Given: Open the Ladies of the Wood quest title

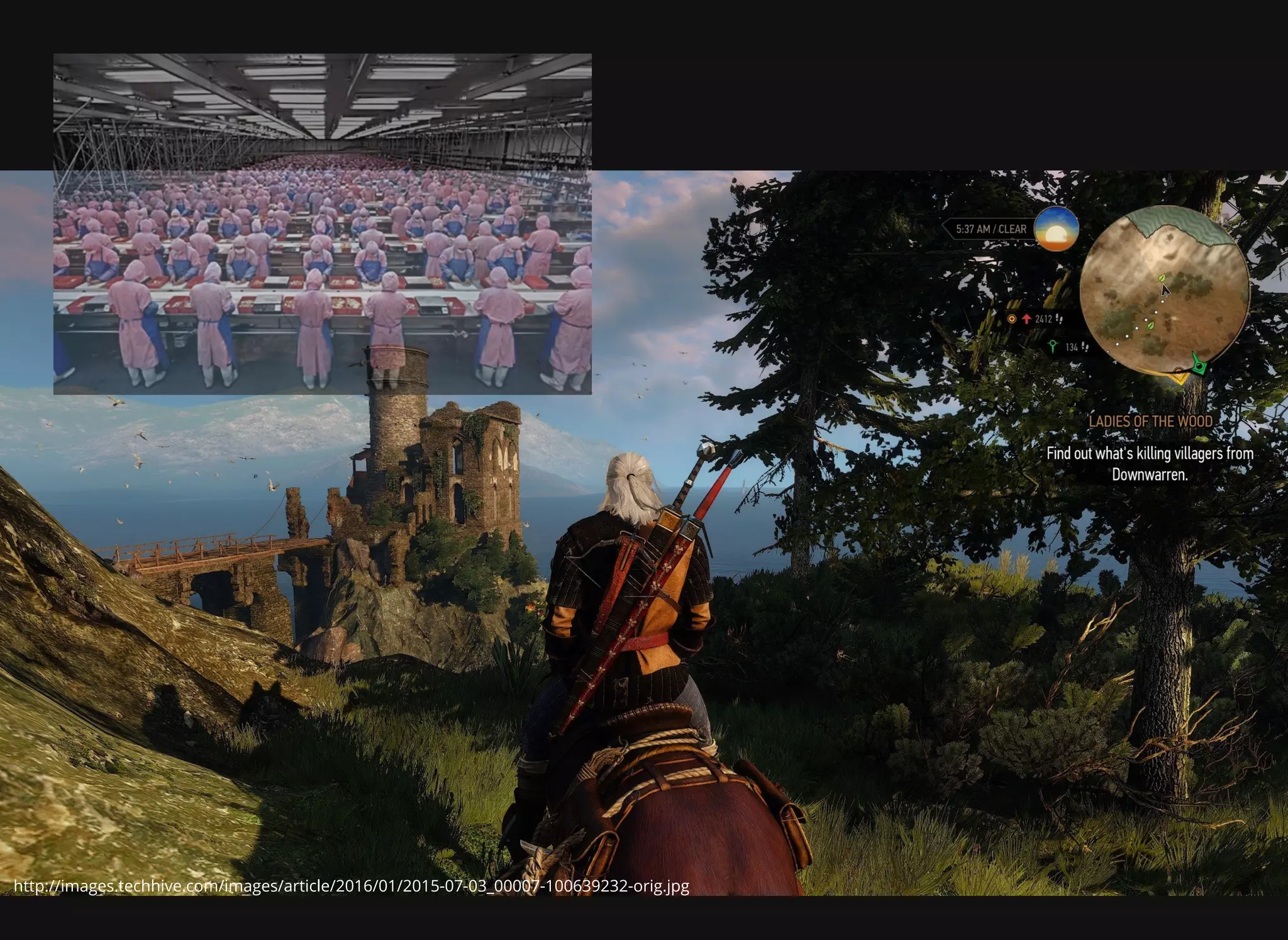Looking at the screenshot, I should [1150, 422].
